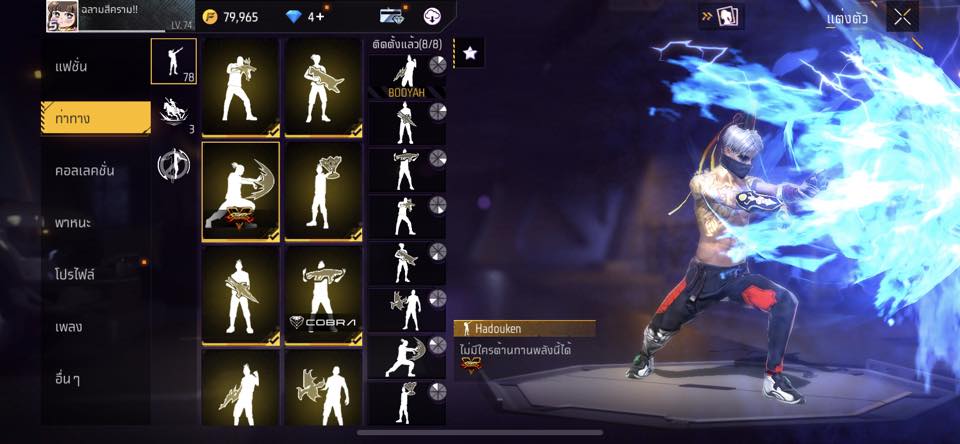960x444 pixels.
Task: Switch to the เพลง music category
Action: (70, 326)
